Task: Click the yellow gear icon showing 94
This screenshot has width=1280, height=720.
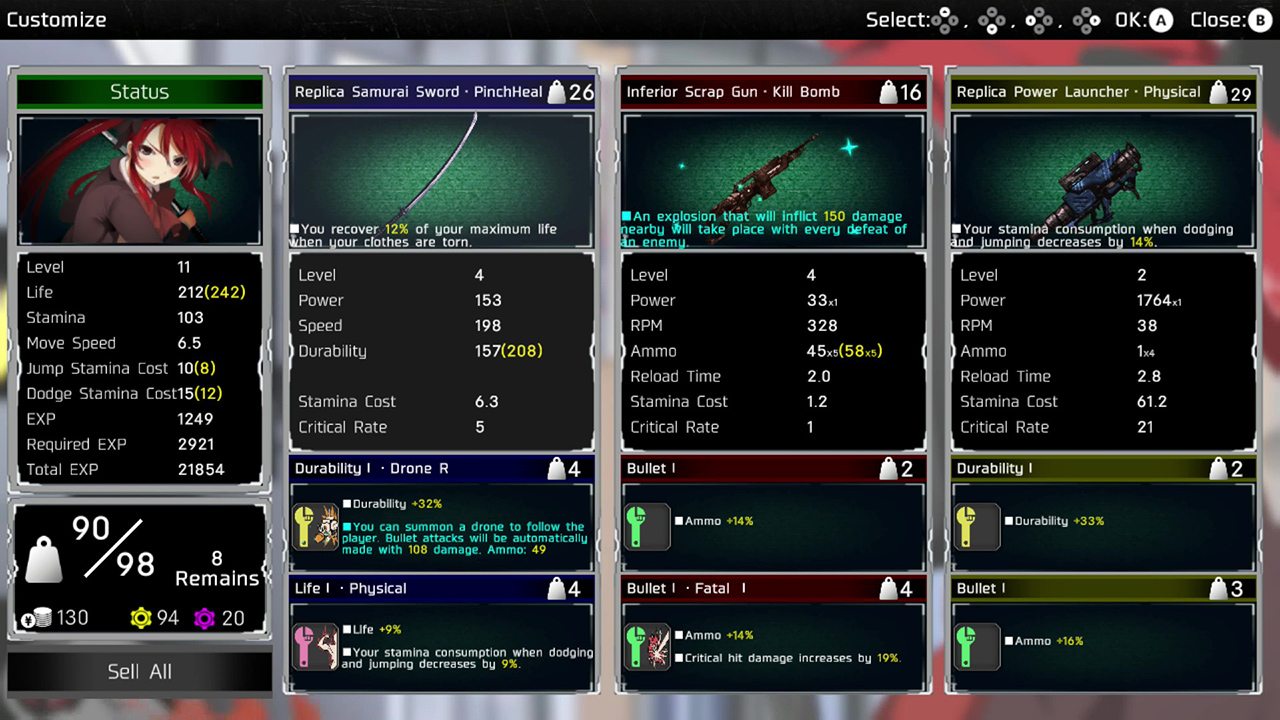Action: click(139, 618)
